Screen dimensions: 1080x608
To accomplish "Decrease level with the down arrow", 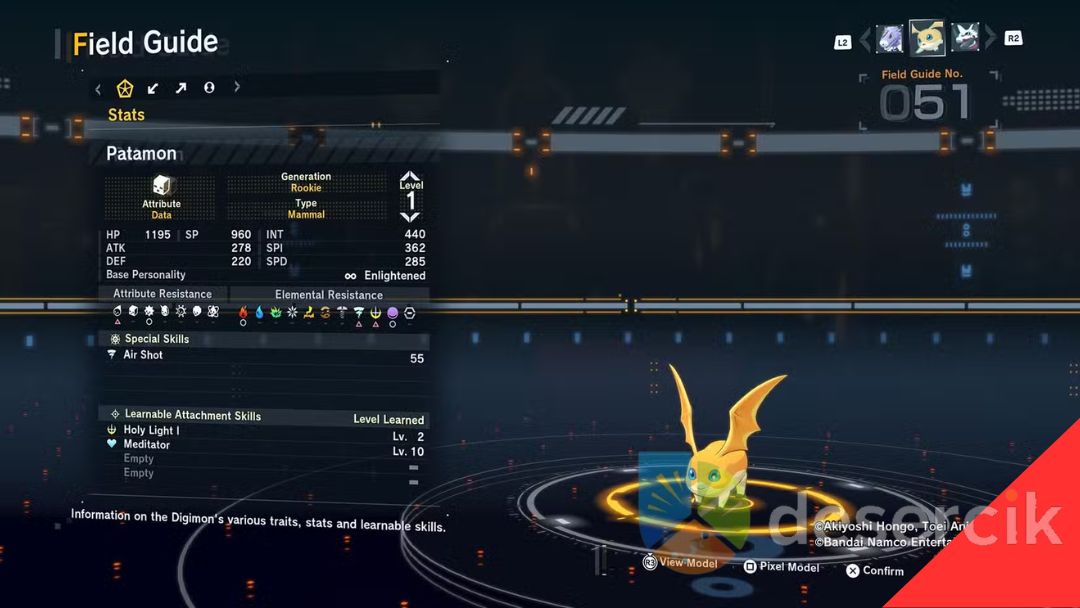I will tap(411, 216).
